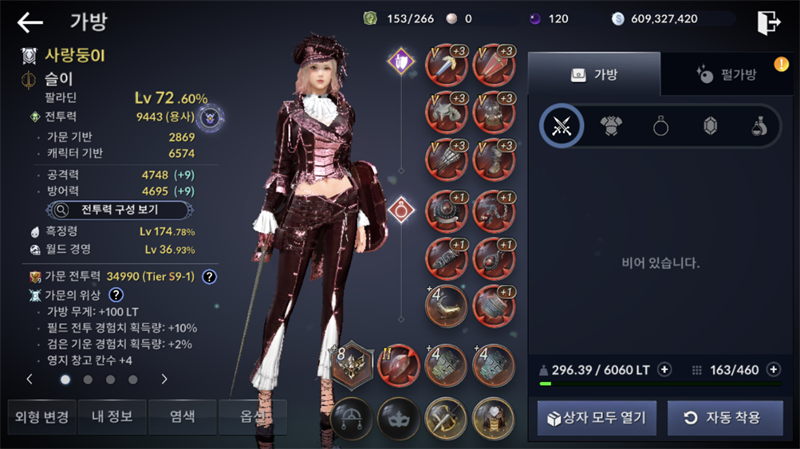Filter bag by ring accessory icon
Image resolution: width=800 pixels, height=449 pixels.
[661, 126]
